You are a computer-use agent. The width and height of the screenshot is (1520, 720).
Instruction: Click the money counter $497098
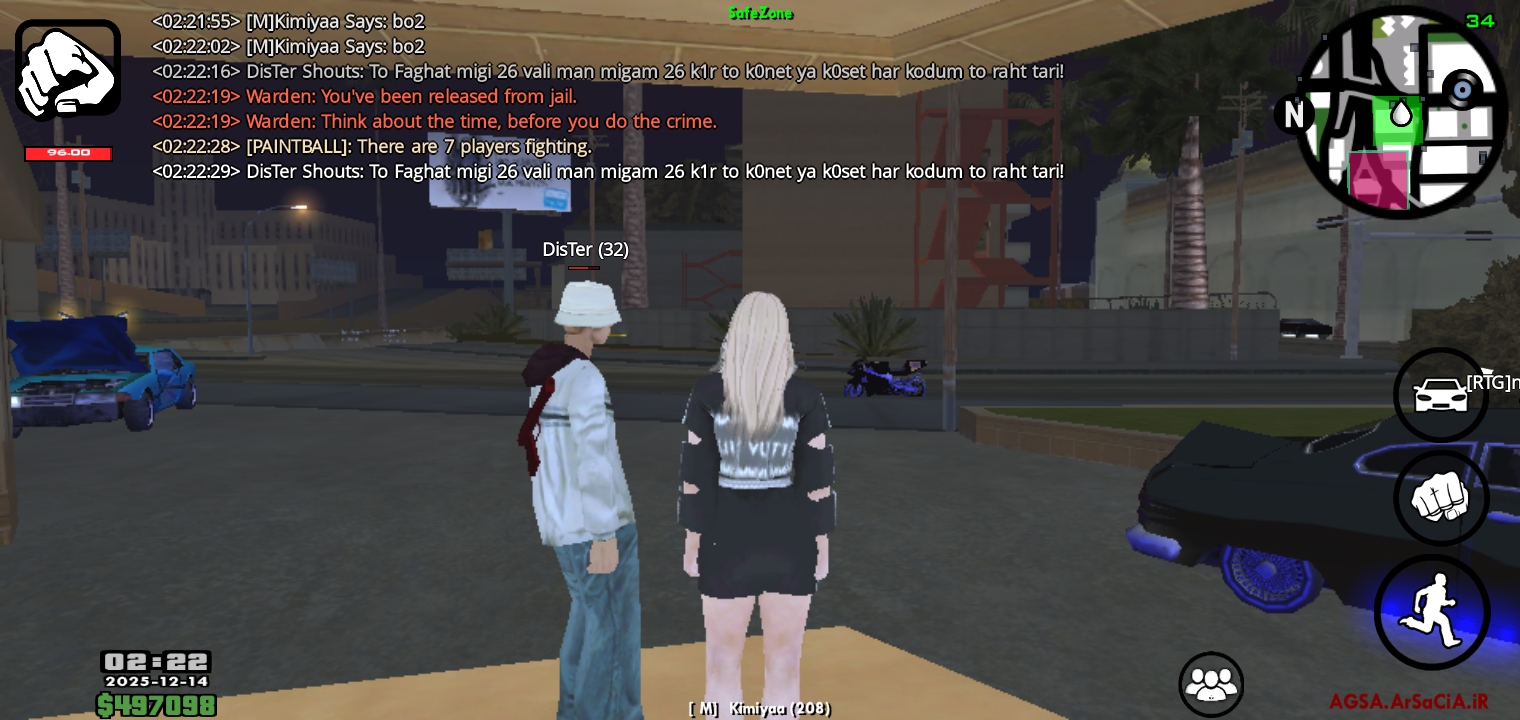156,705
